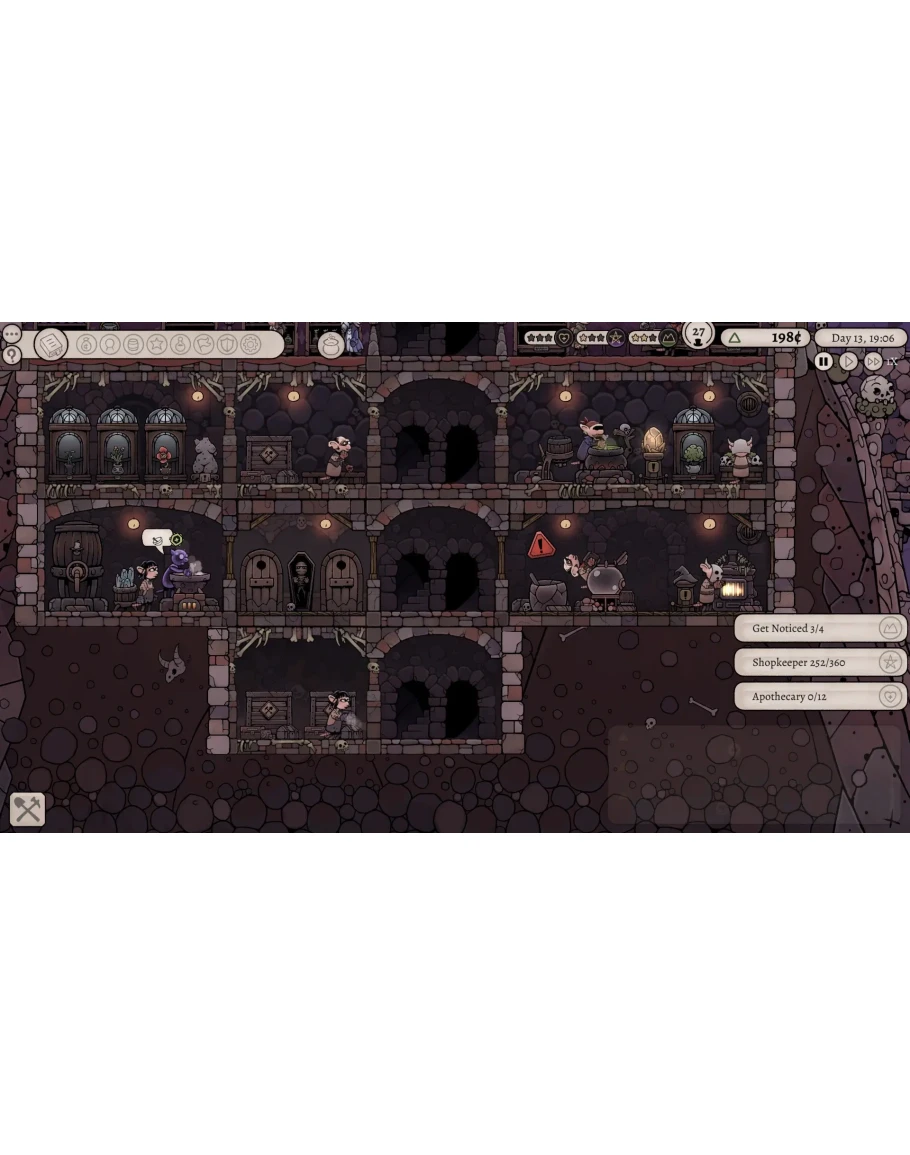Select the money bag toolbar icon
This screenshot has height=1155, width=910.
click(x=86, y=344)
